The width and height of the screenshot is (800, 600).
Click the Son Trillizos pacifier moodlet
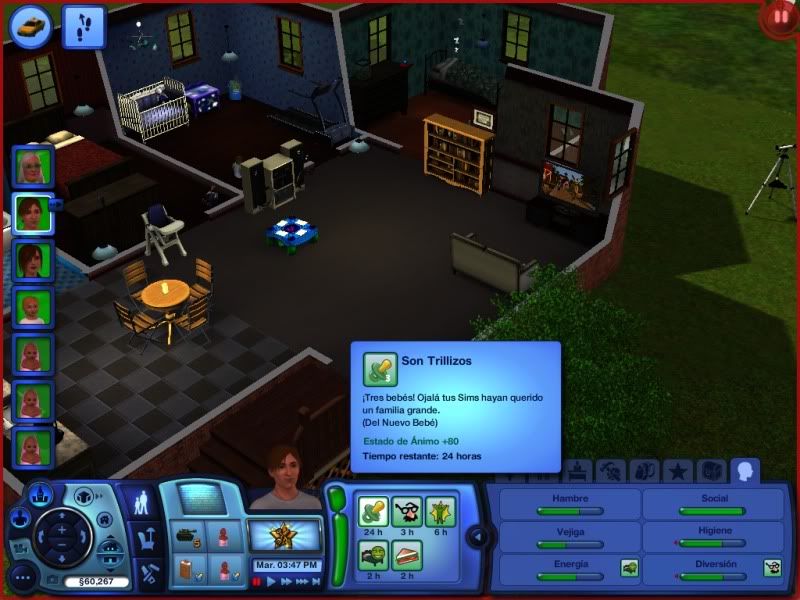(x=374, y=512)
